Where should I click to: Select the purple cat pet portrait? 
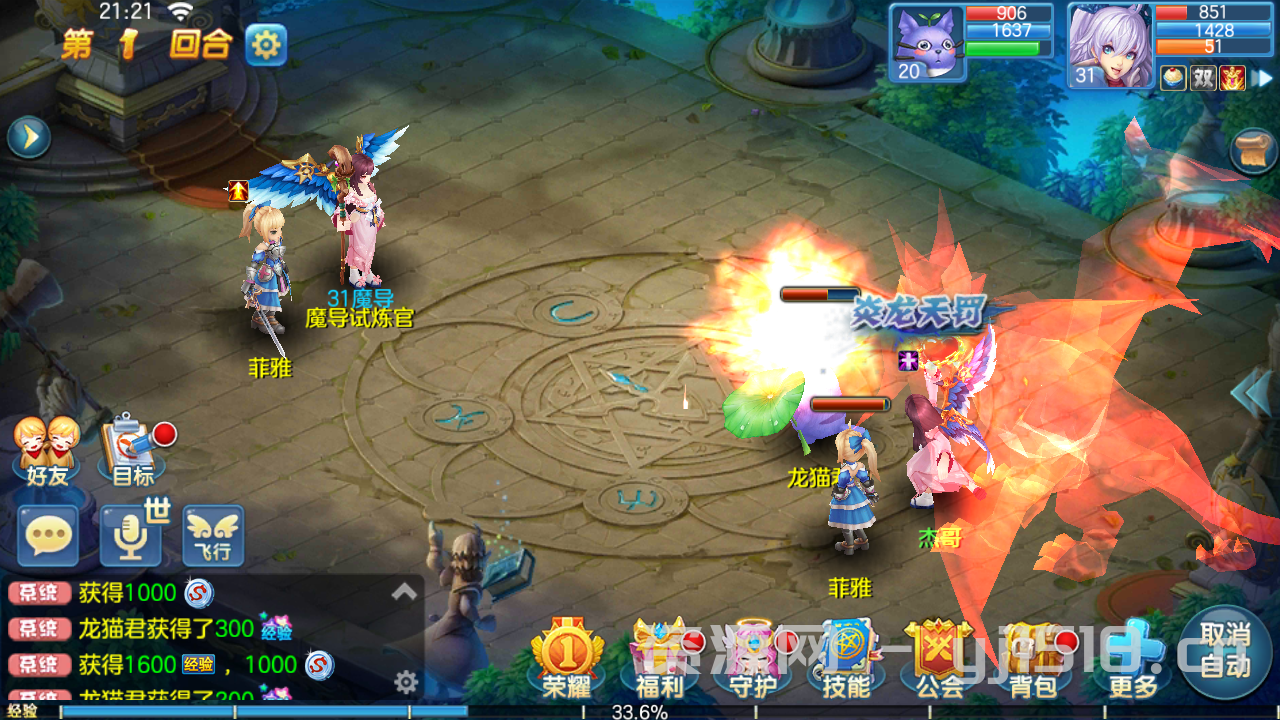click(x=925, y=42)
